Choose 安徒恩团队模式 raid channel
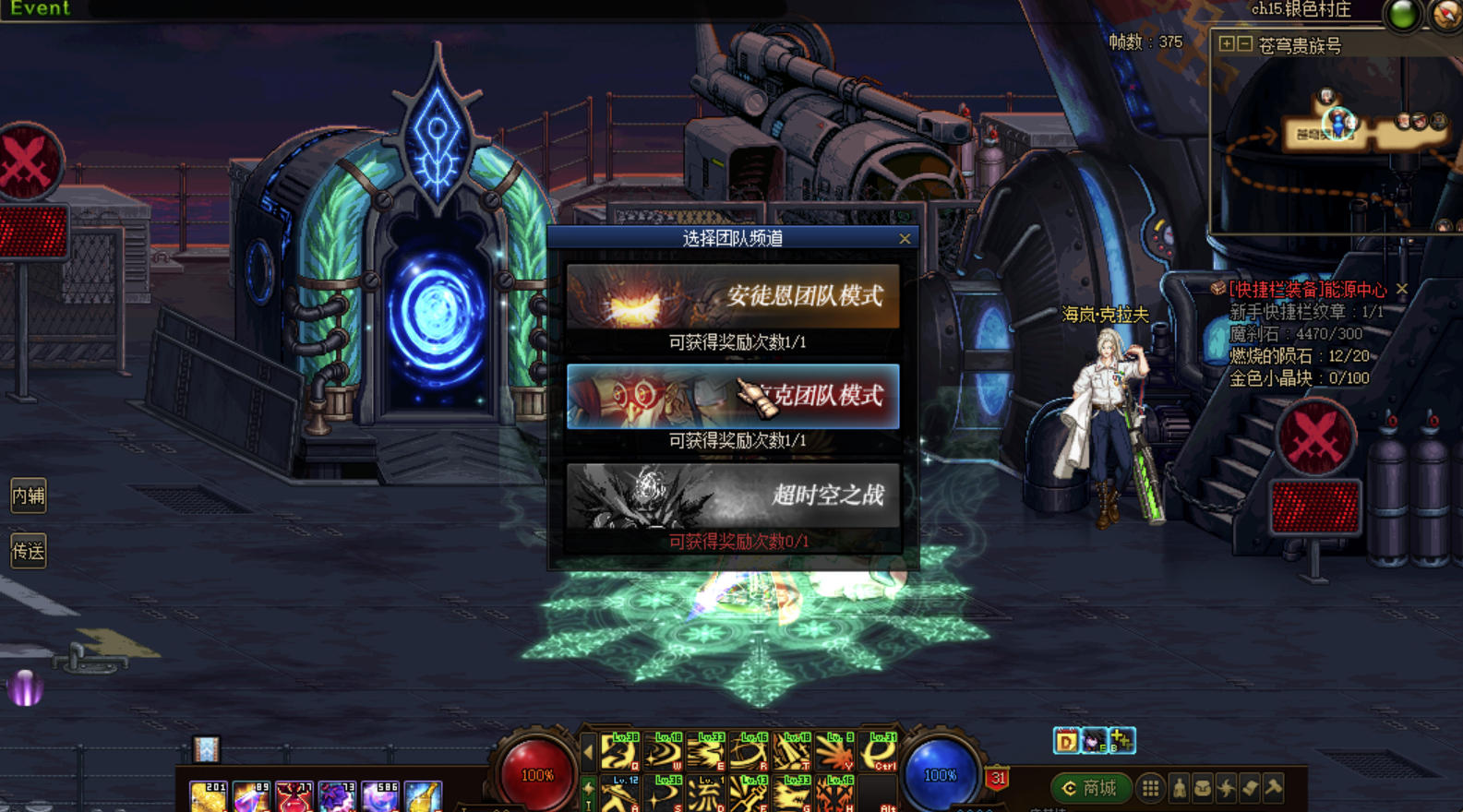The width and height of the screenshot is (1463, 812). 733,296
